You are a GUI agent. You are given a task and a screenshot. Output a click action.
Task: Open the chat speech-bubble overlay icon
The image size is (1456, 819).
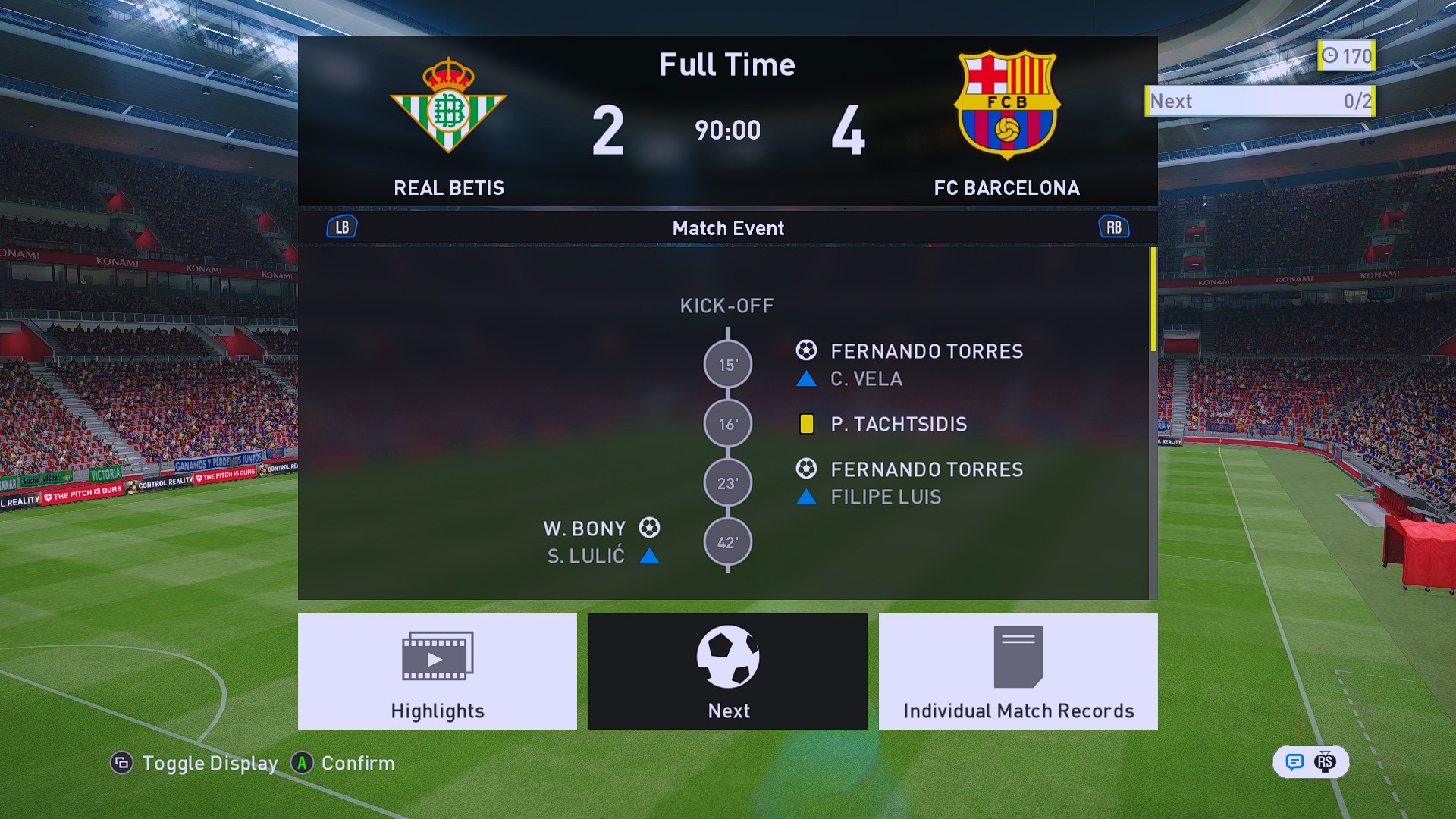(1294, 762)
